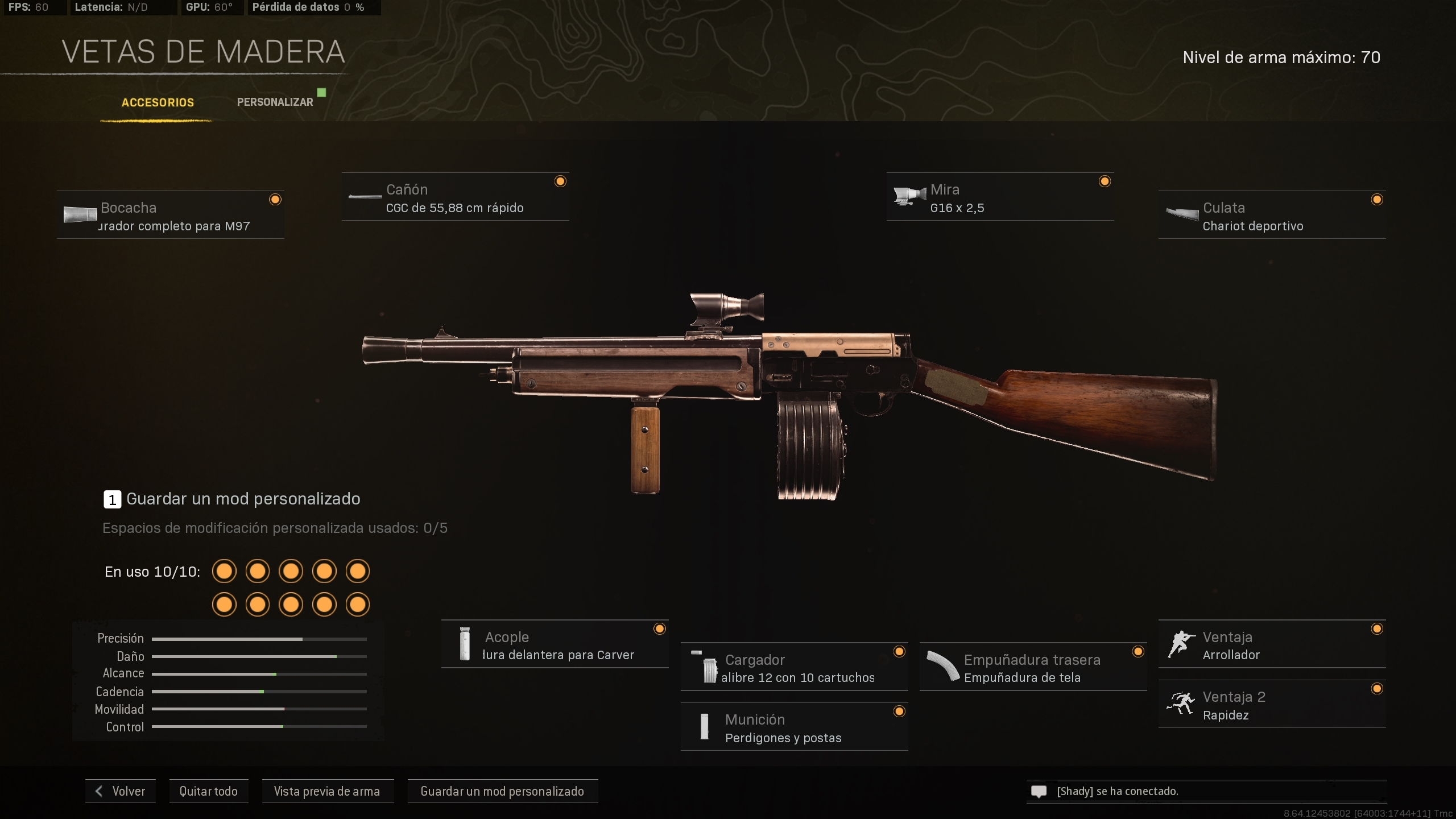Click the Quitar todo button
The height and width of the screenshot is (819, 1456).
[x=208, y=791]
